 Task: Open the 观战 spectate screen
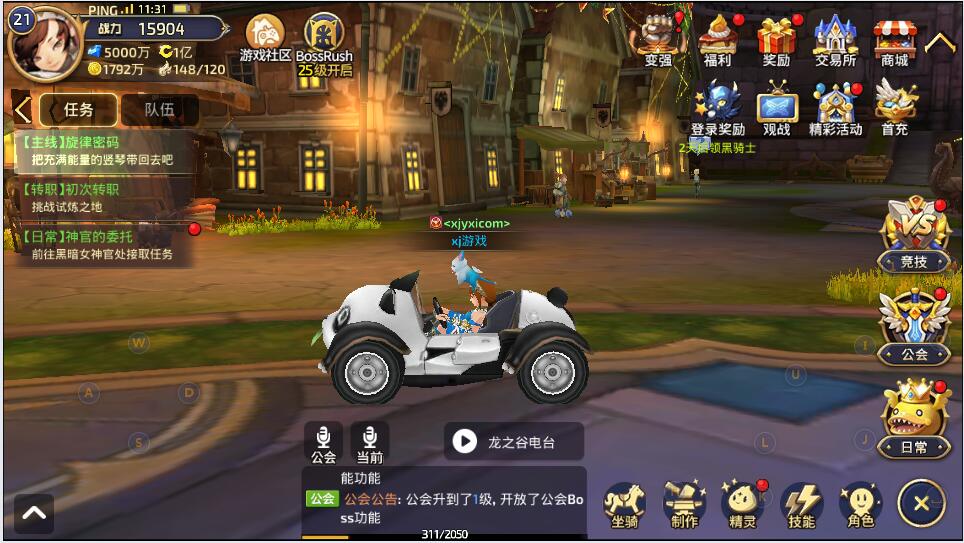click(x=776, y=107)
